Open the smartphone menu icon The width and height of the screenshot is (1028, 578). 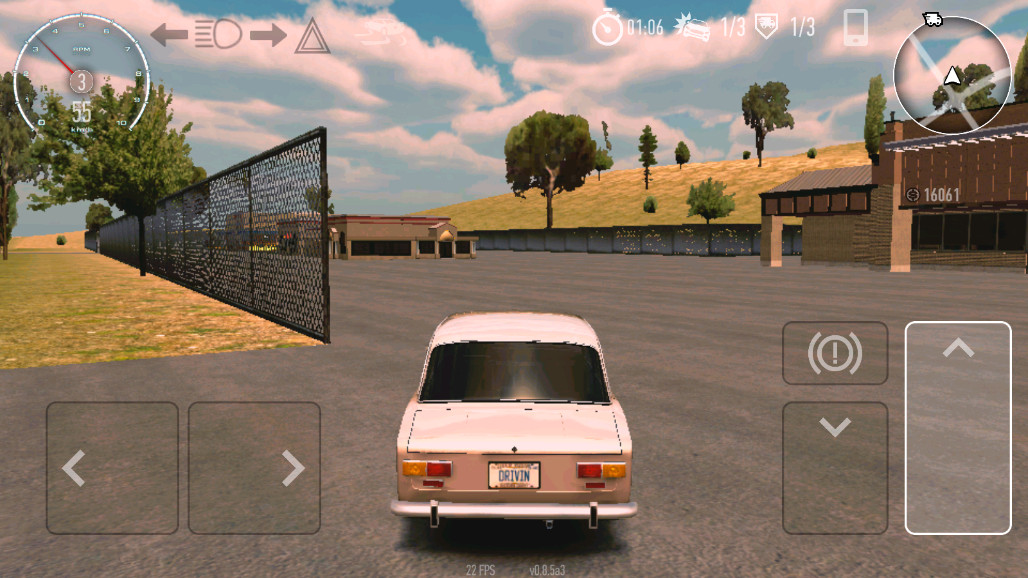(x=855, y=28)
